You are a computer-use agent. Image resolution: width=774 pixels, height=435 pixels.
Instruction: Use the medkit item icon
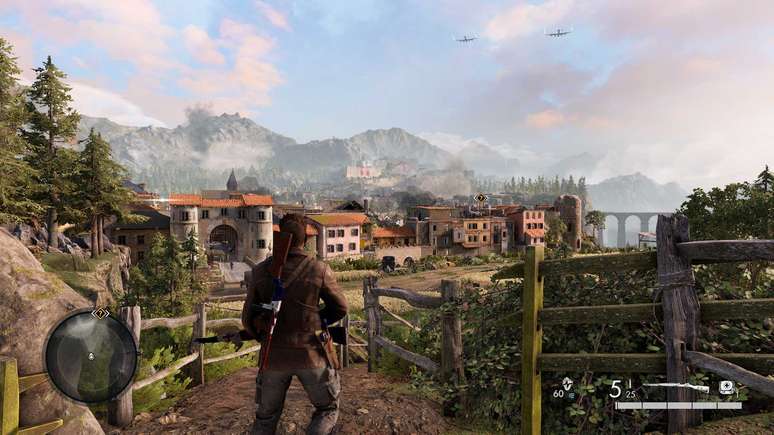[x=726, y=387]
